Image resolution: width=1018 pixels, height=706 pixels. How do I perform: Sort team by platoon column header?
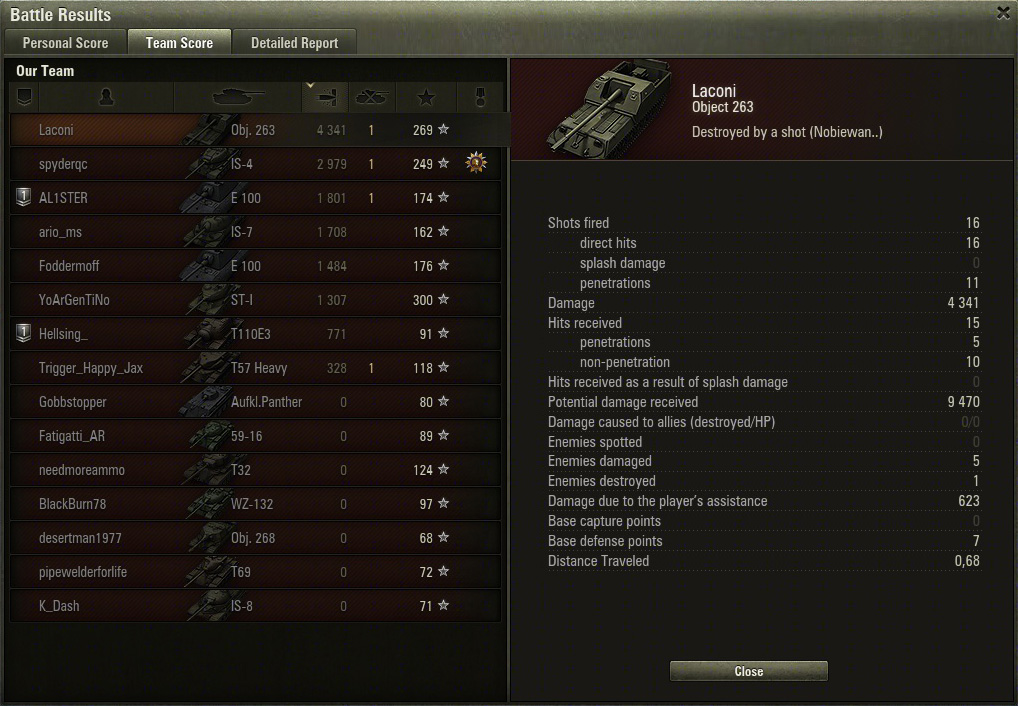pos(25,97)
